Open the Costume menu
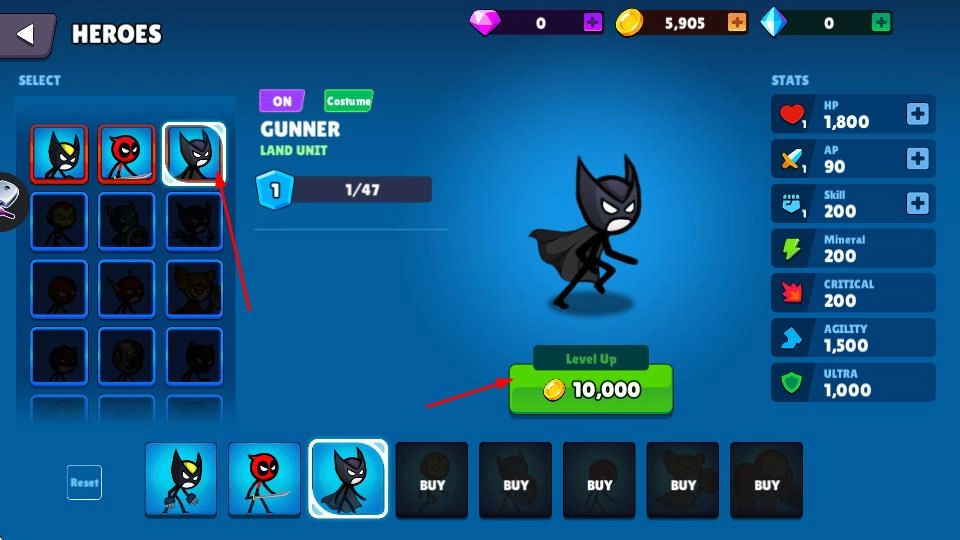The width and height of the screenshot is (960, 540). (x=348, y=101)
